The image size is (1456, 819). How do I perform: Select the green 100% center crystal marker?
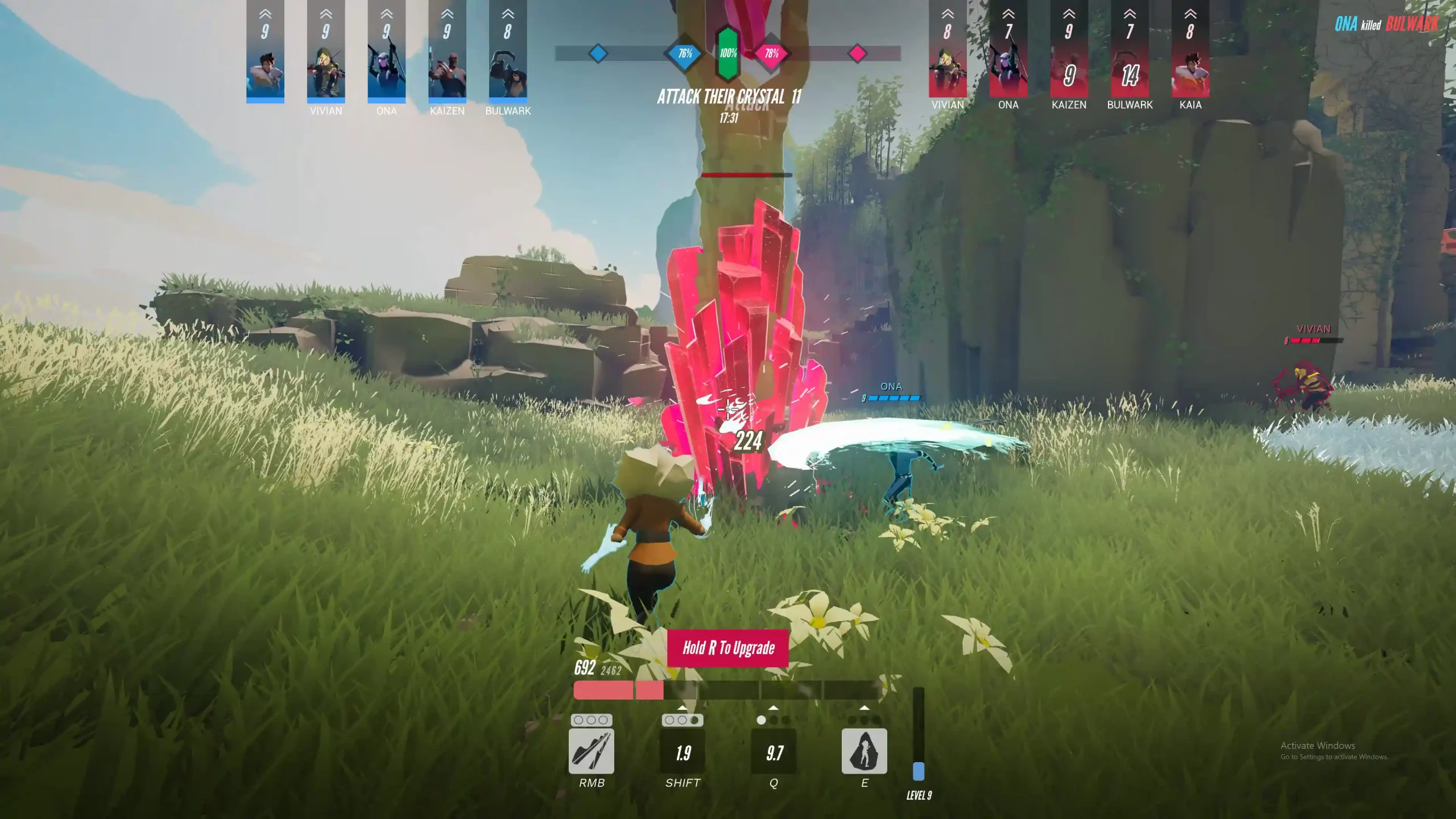(x=728, y=53)
